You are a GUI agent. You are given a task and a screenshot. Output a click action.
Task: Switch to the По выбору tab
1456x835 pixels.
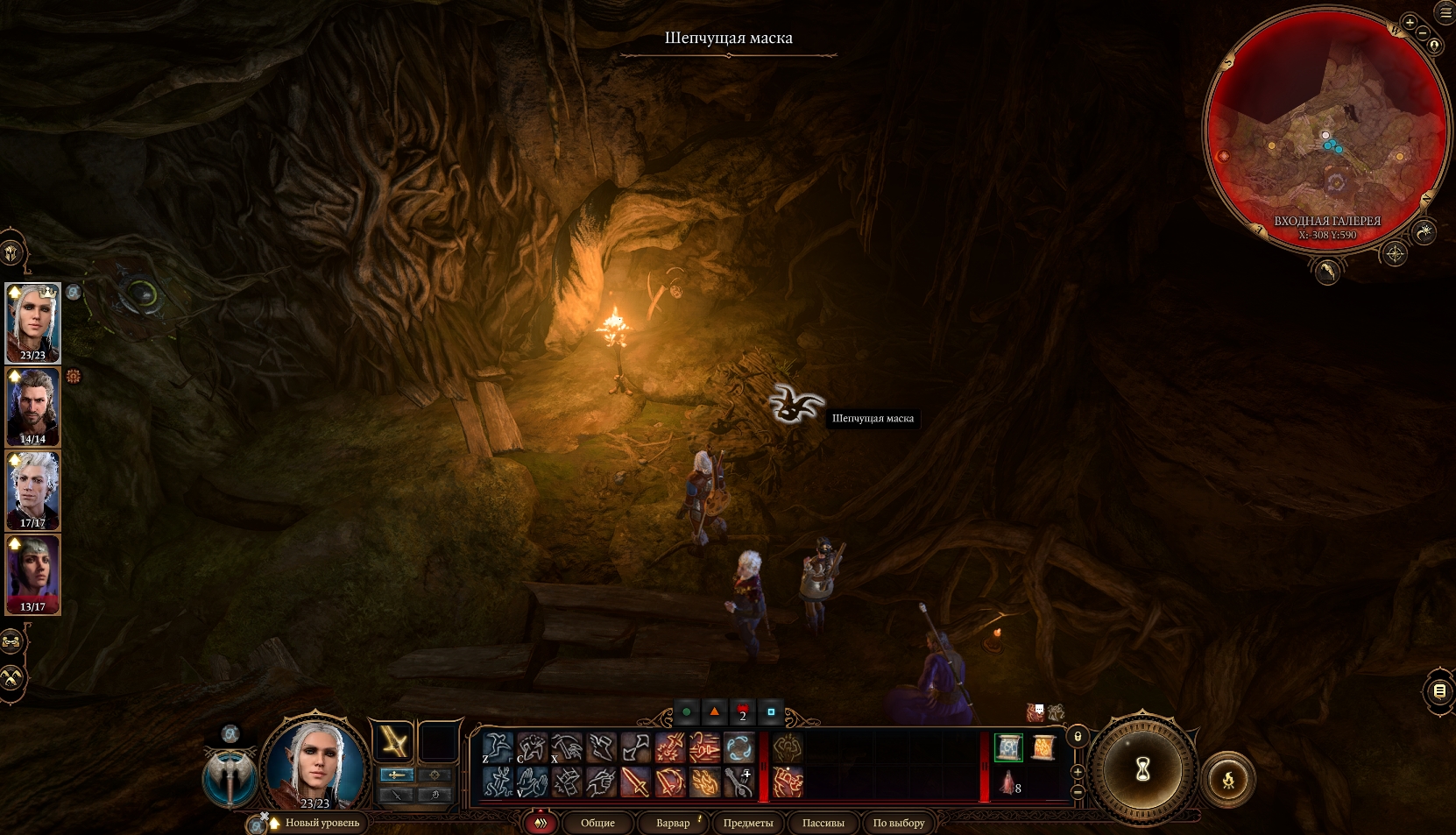coord(899,823)
